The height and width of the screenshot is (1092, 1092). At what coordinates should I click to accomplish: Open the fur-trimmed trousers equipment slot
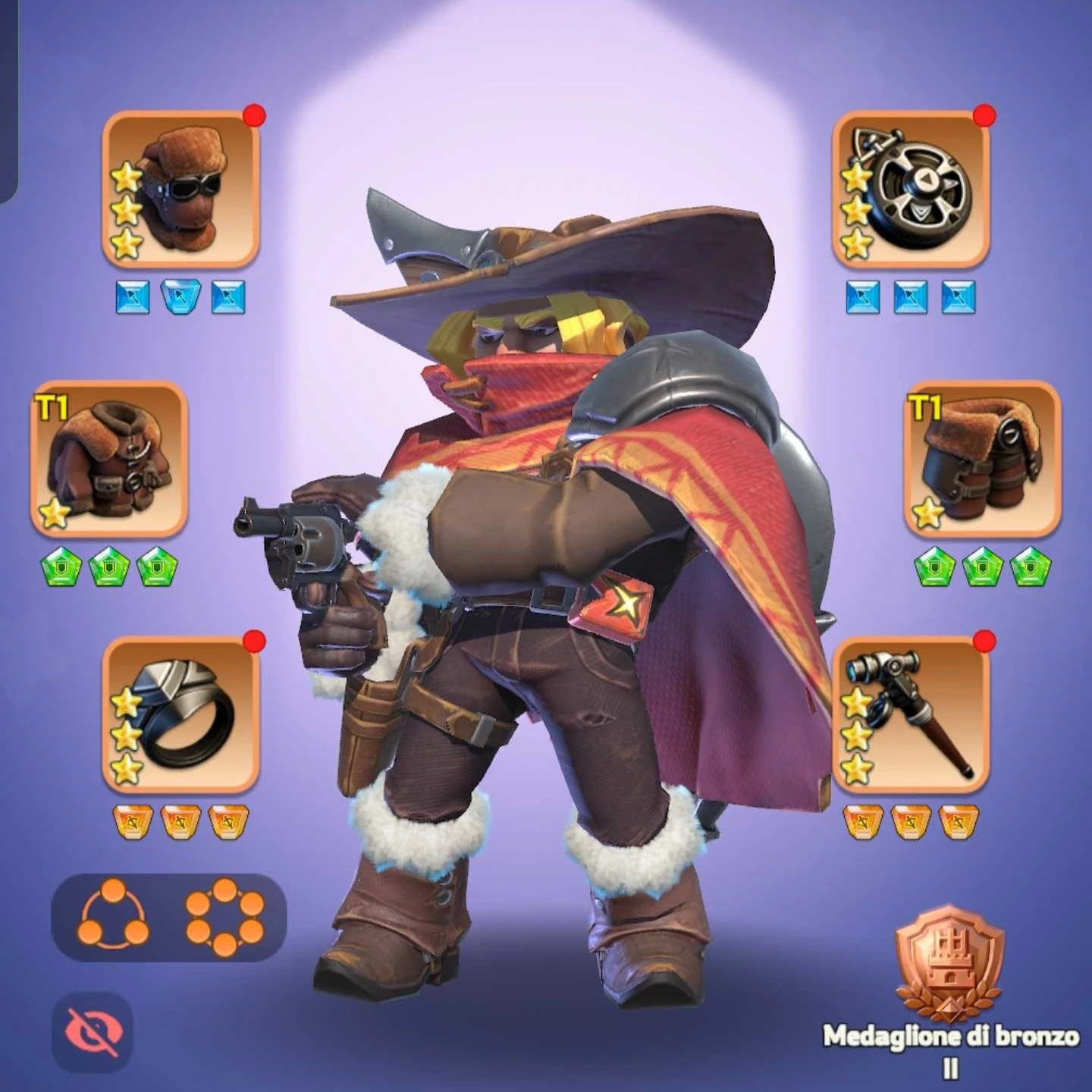click(x=983, y=459)
